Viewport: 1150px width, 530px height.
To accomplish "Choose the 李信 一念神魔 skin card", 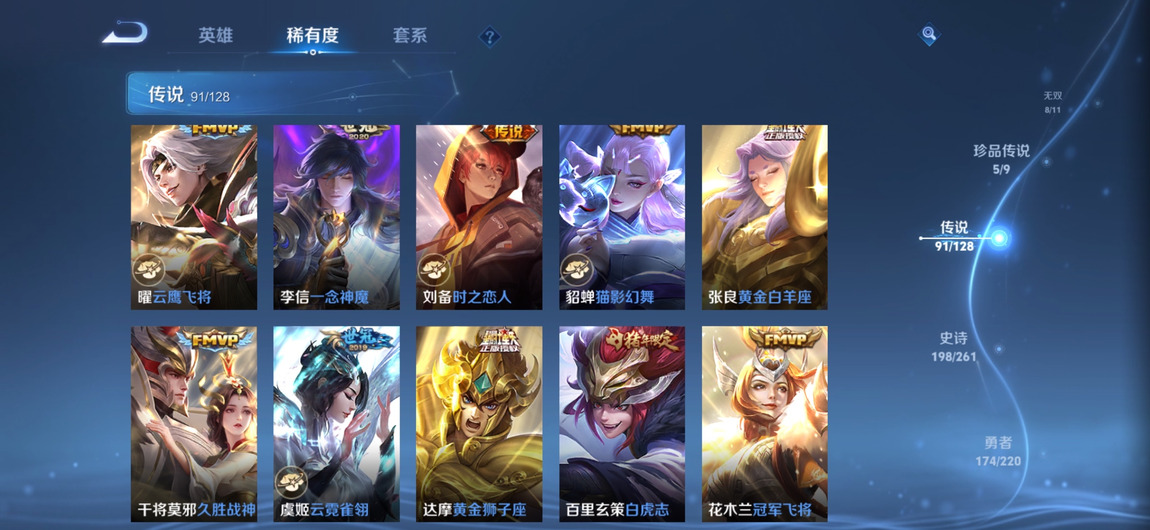I will pos(337,217).
